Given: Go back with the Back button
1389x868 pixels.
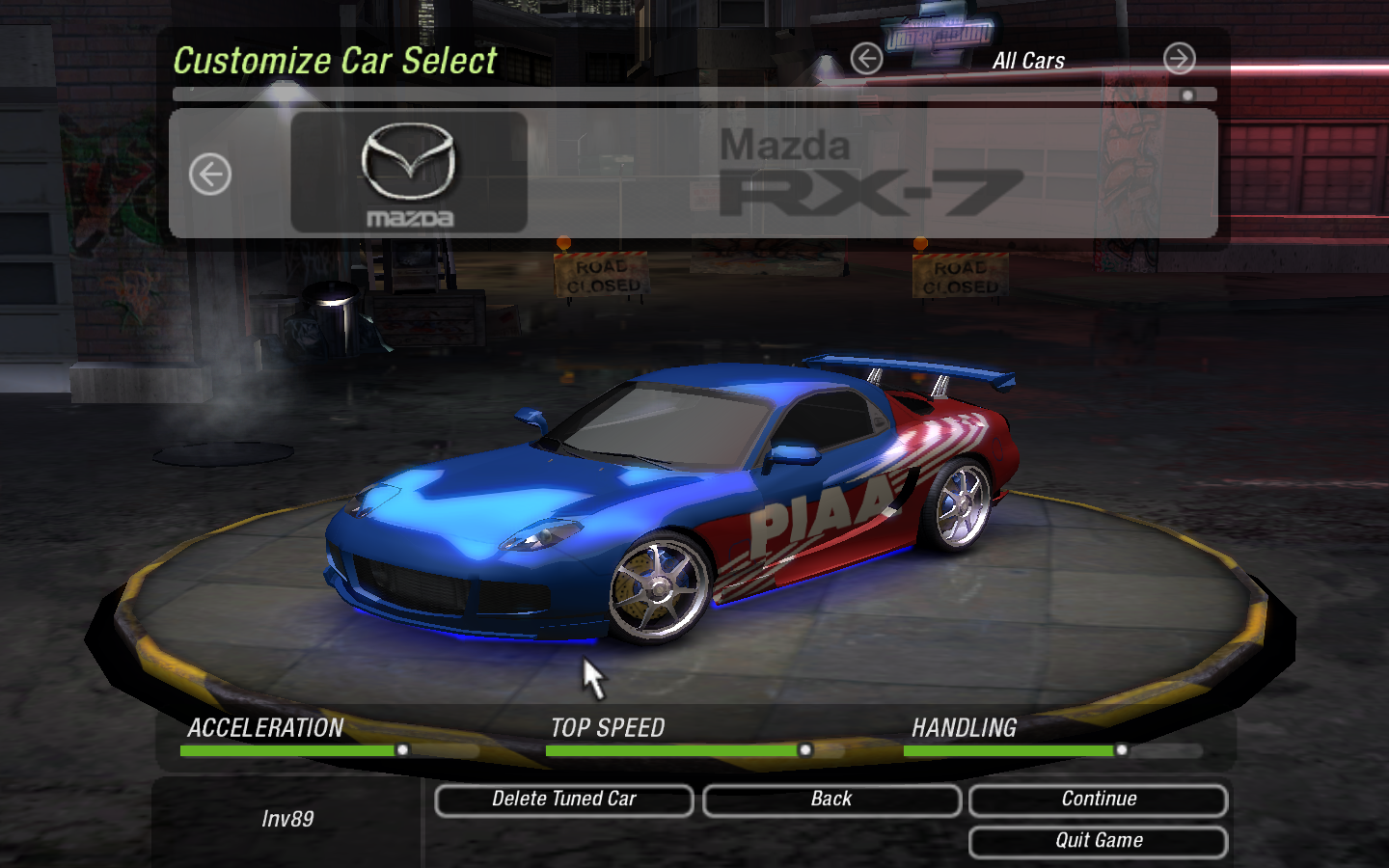Looking at the screenshot, I should coord(831,800).
